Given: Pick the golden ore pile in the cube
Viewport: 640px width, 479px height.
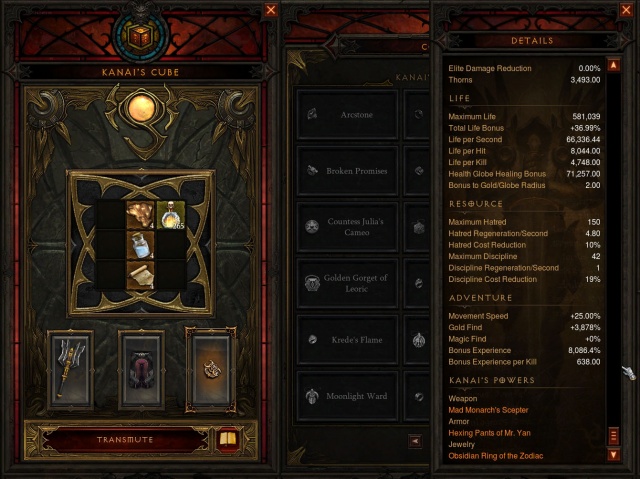Looking at the screenshot, I should click(x=140, y=216).
